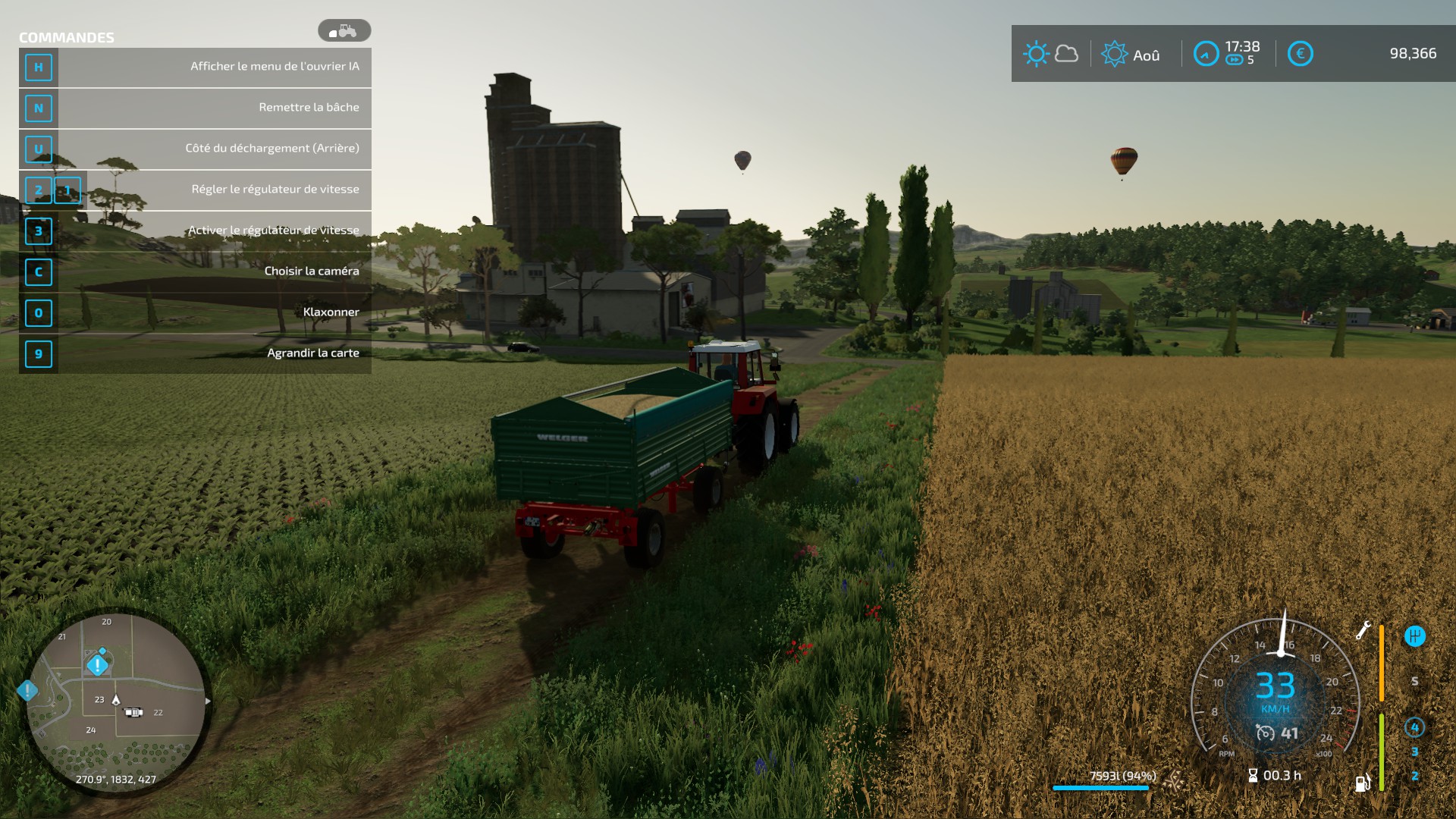Select the blue gearbox icon
1456x819 pixels.
pos(1414,636)
